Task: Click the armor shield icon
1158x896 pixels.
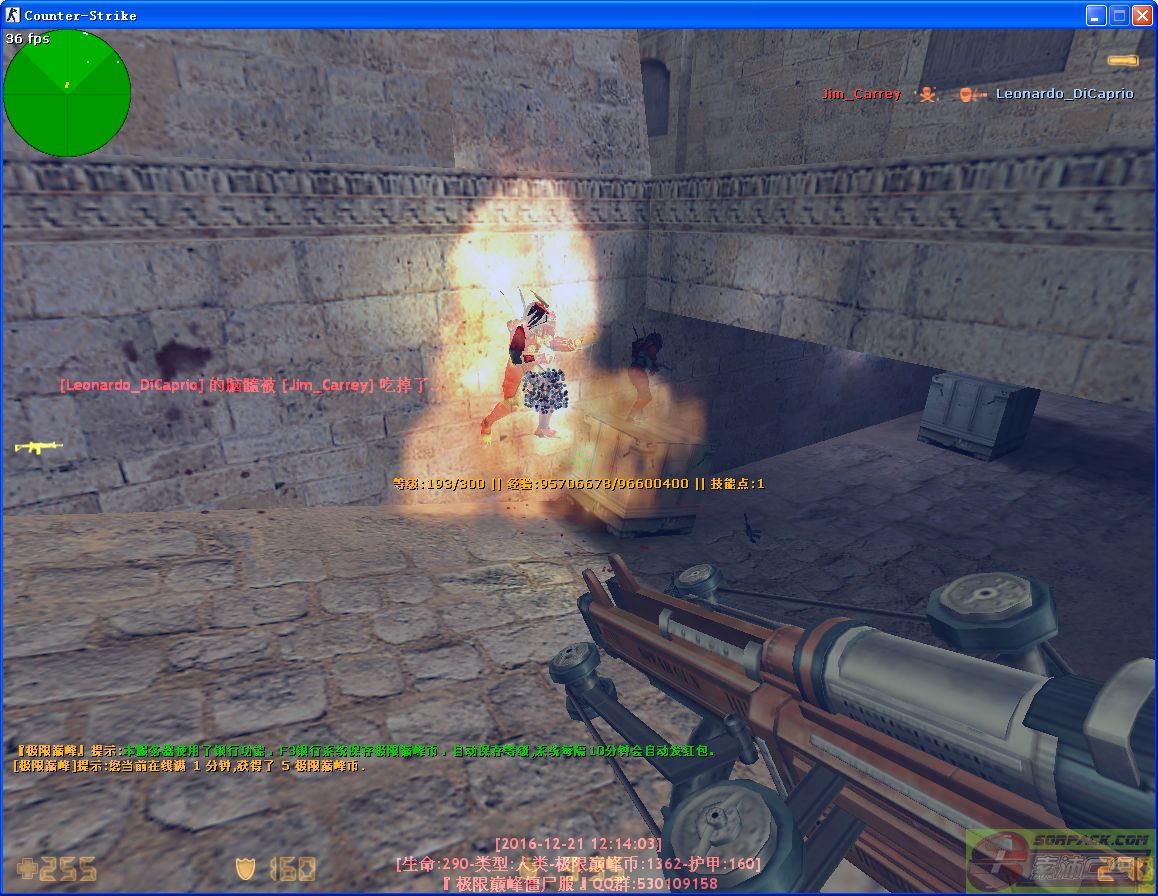Action: click(246, 868)
